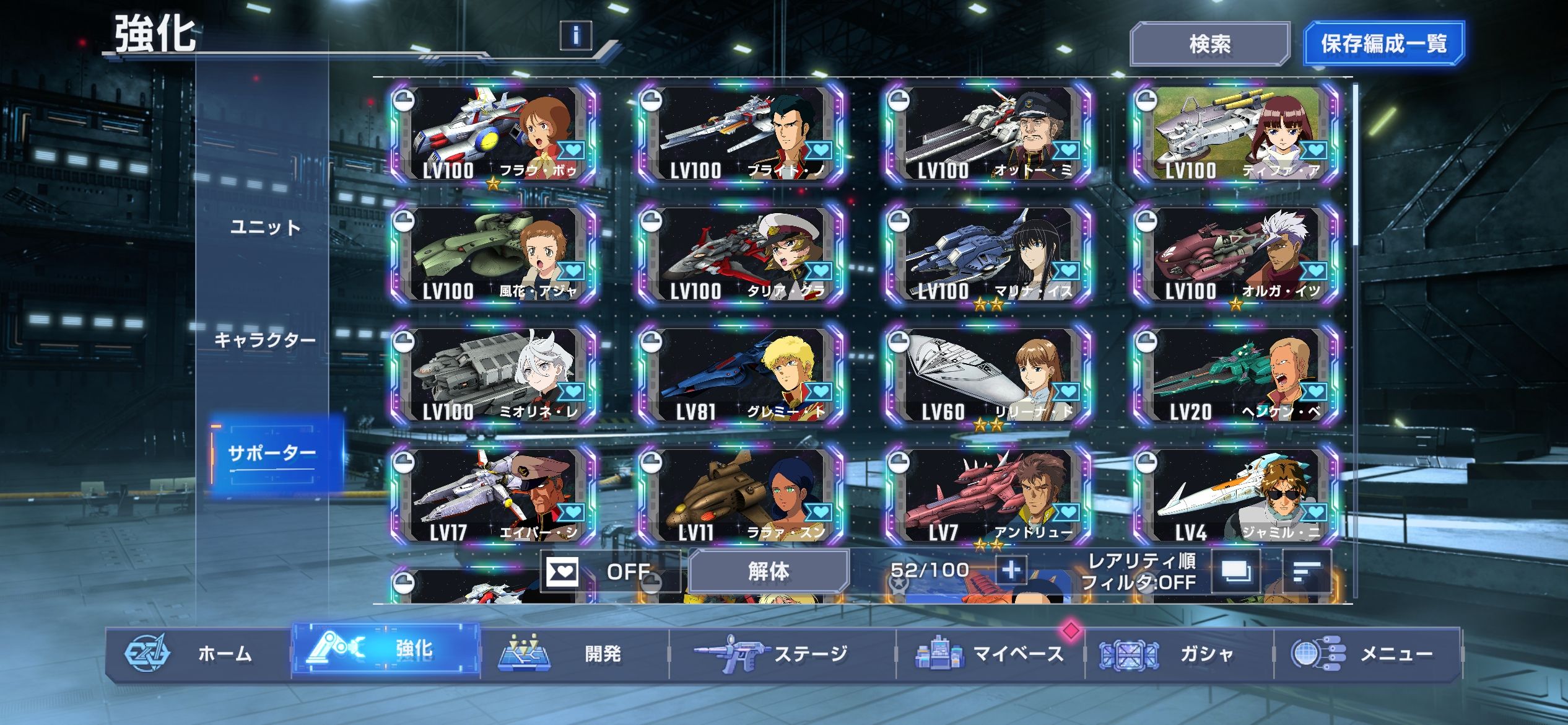This screenshot has height=725, width=1568.
Task: Go to ホーム in the bottom navigation
Action: click(198, 654)
